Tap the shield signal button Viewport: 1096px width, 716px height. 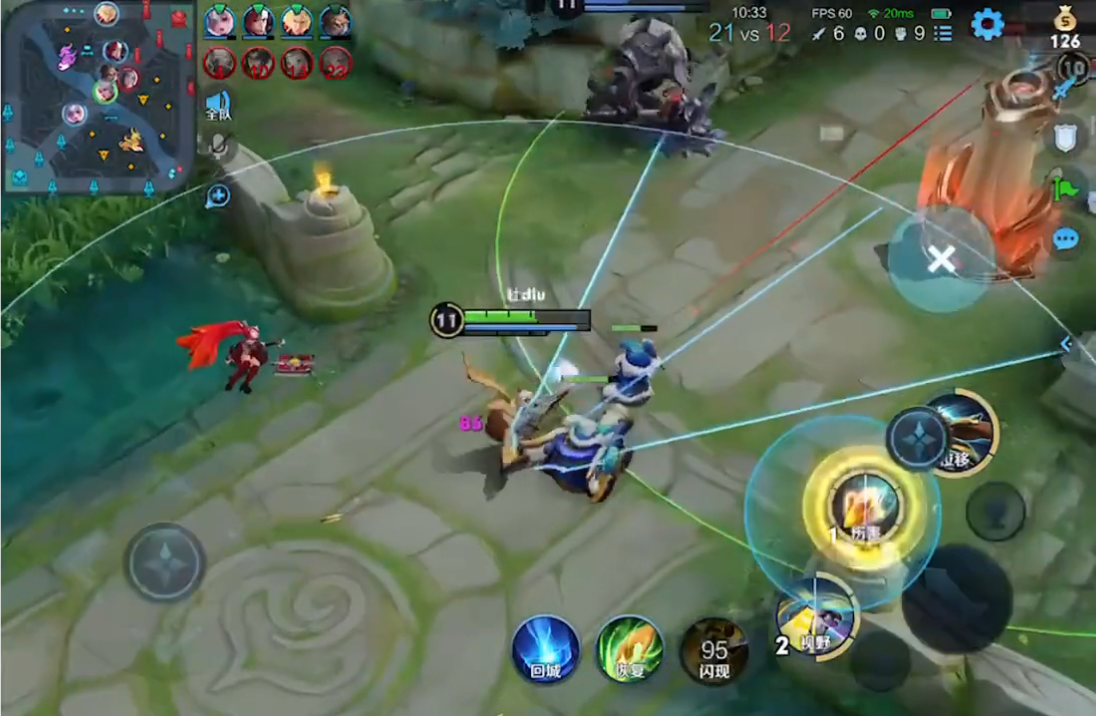coord(1065,137)
